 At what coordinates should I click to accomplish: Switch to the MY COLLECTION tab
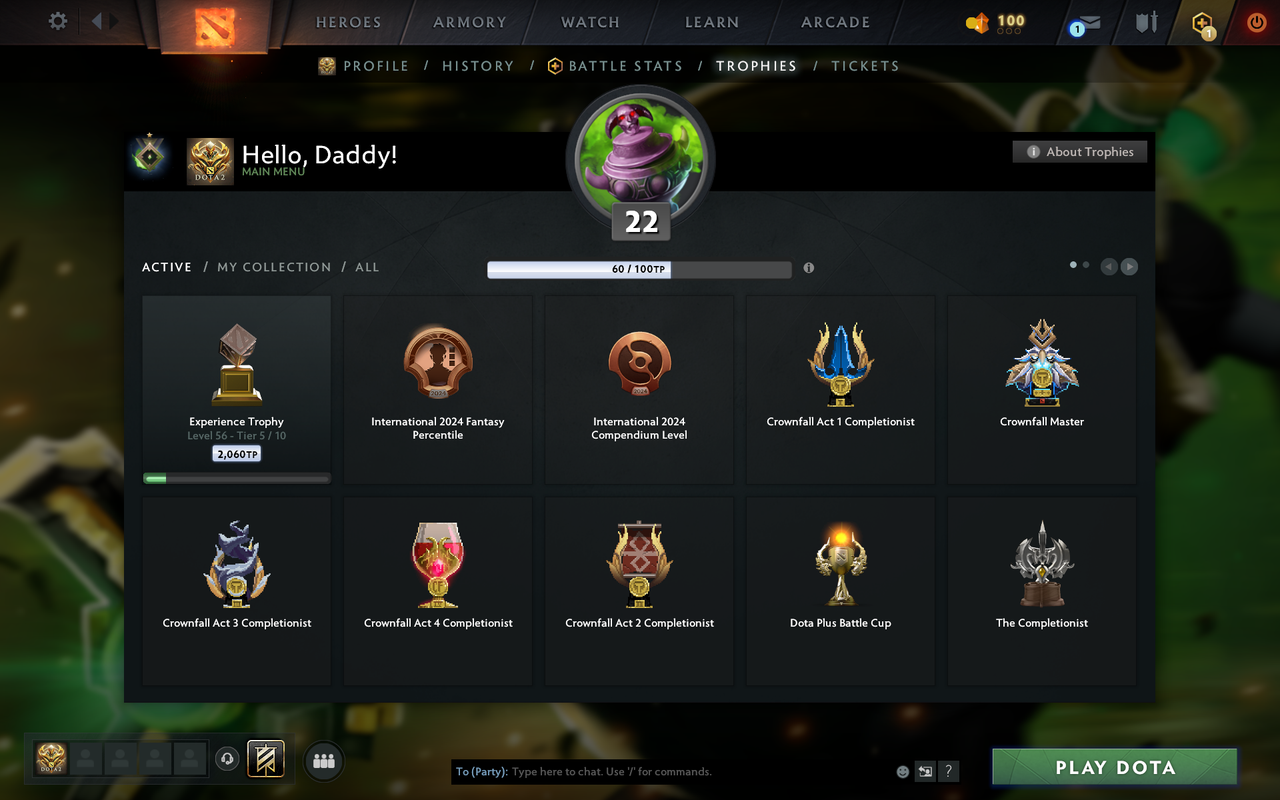tap(273, 267)
